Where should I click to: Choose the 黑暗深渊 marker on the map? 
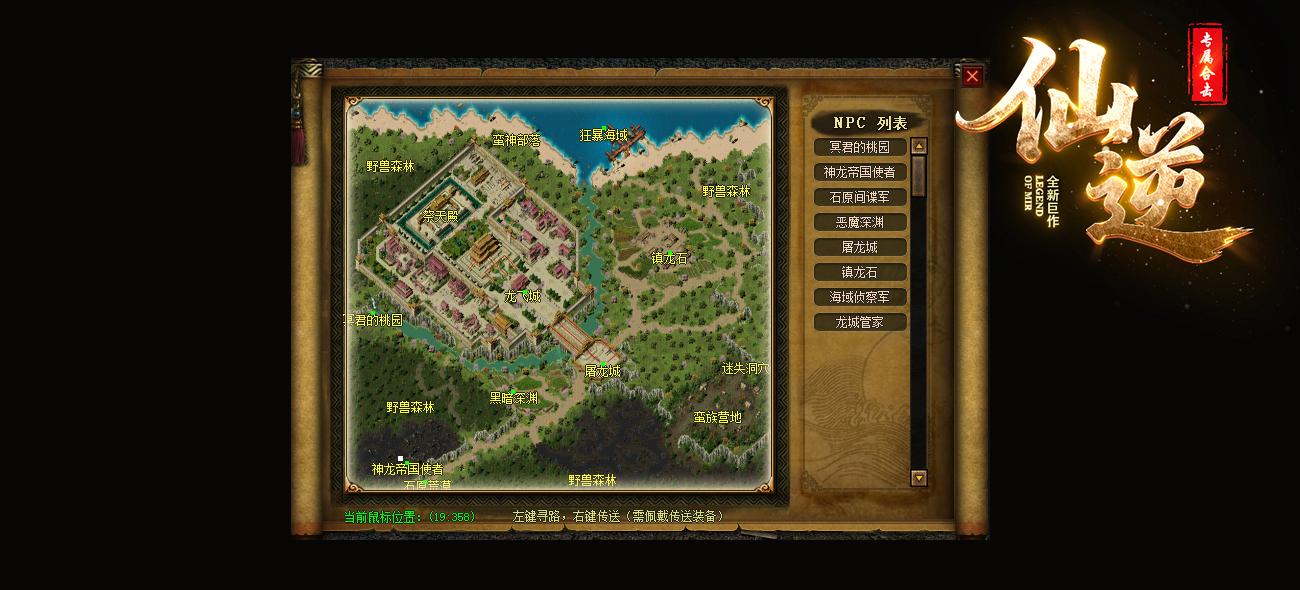pyautogui.click(x=513, y=397)
